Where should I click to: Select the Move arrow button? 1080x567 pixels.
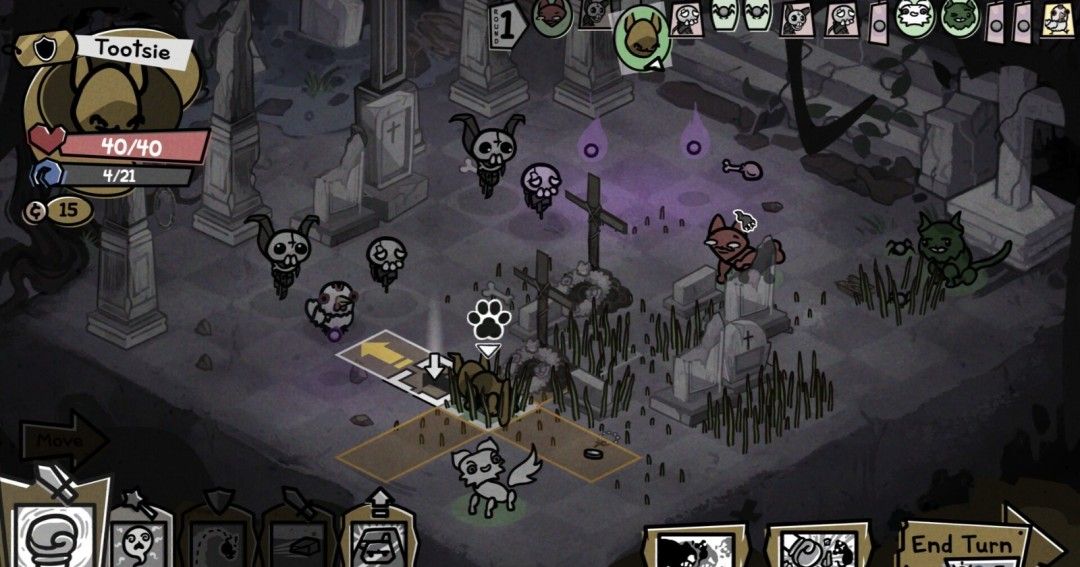pos(62,438)
